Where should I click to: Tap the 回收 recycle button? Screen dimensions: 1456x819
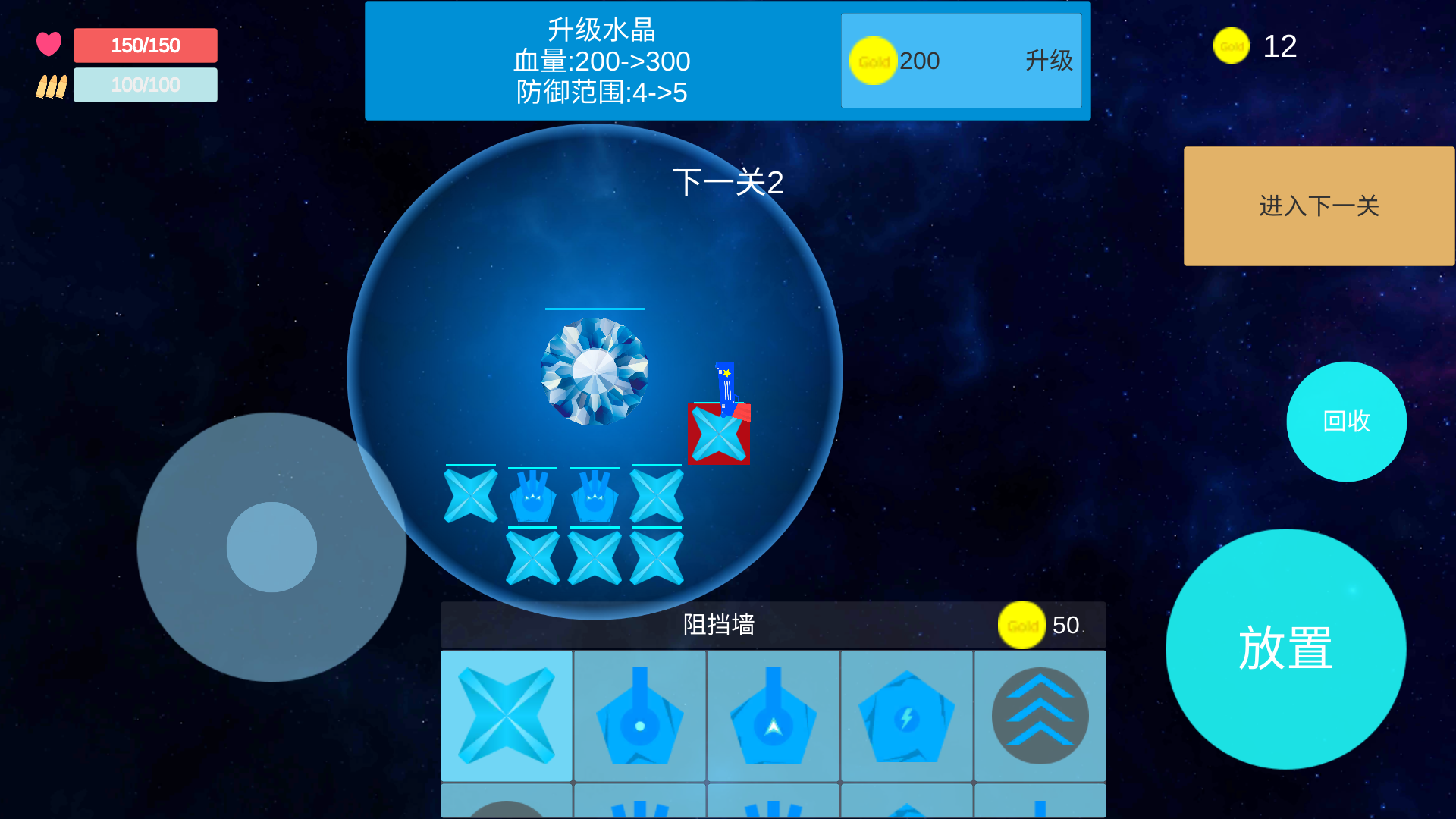(1346, 422)
